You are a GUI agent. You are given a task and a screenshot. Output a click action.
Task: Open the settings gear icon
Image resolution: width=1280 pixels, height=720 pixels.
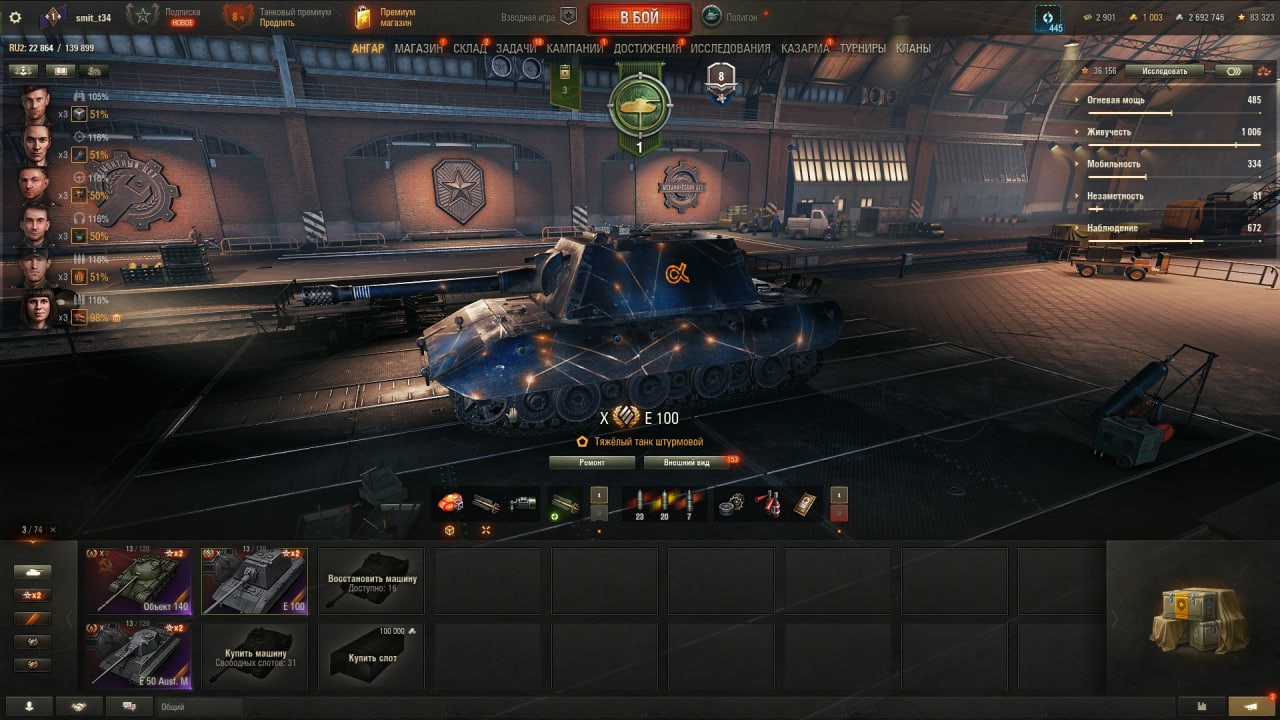click(x=15, y=17)
